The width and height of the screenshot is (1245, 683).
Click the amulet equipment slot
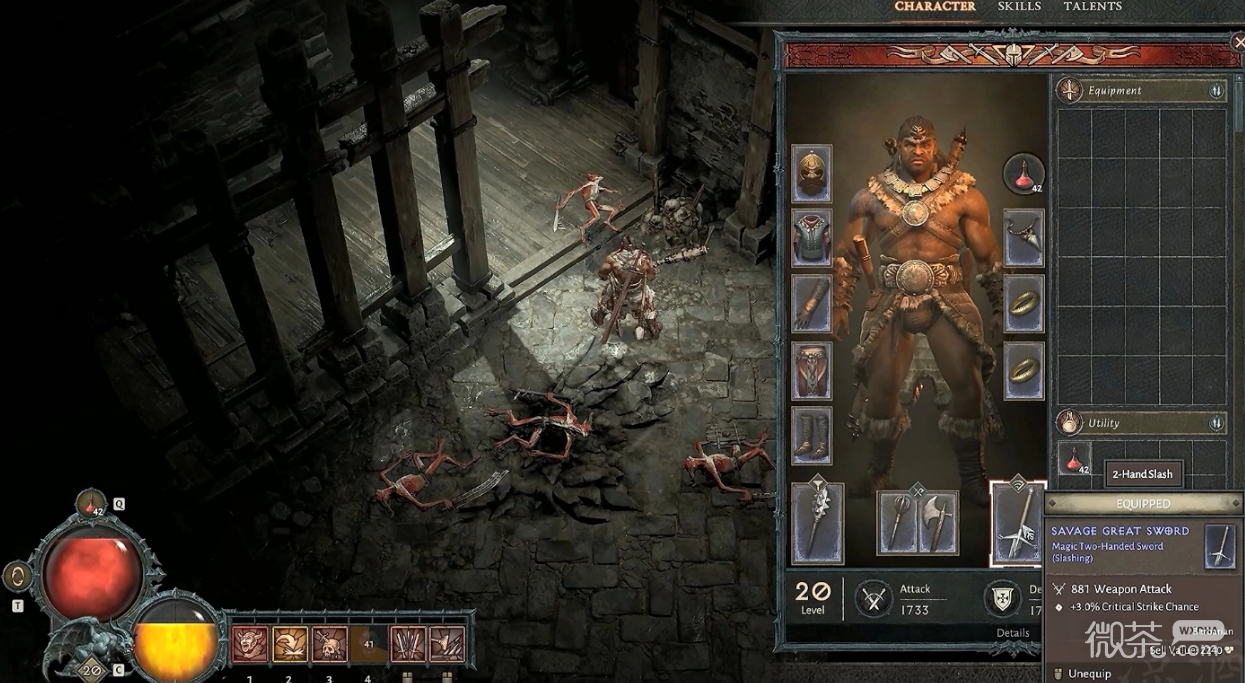pyautogui.click(x=1024, y=238)
